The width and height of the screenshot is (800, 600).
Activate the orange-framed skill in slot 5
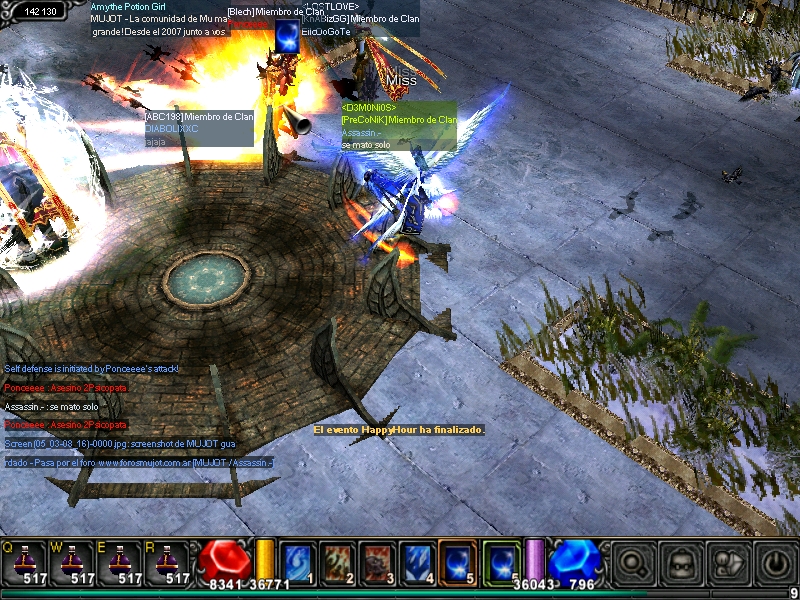click(x=458, y=562)
